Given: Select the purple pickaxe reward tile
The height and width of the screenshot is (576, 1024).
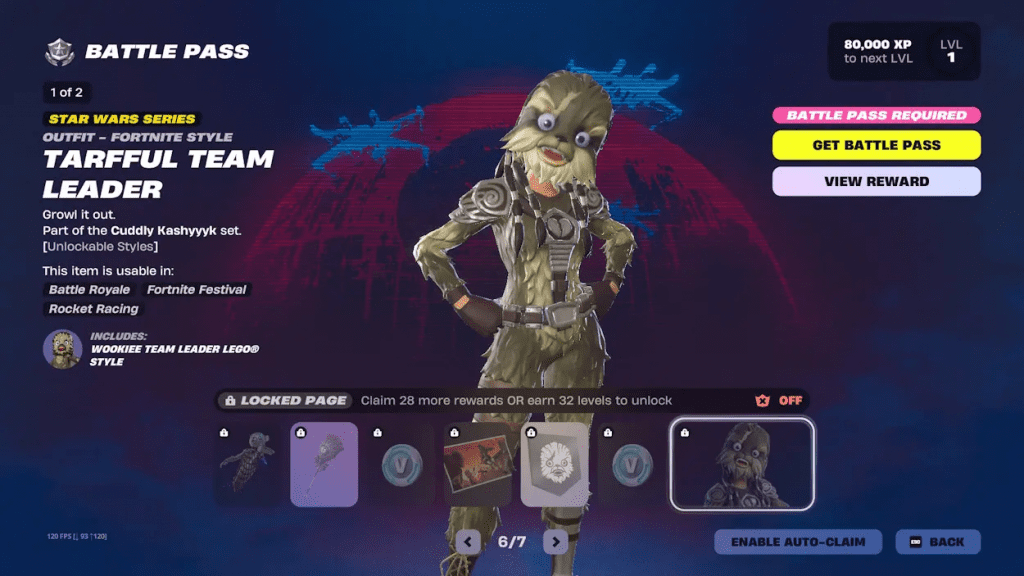Looking at the screenshot, I should (x=324, y=464).
